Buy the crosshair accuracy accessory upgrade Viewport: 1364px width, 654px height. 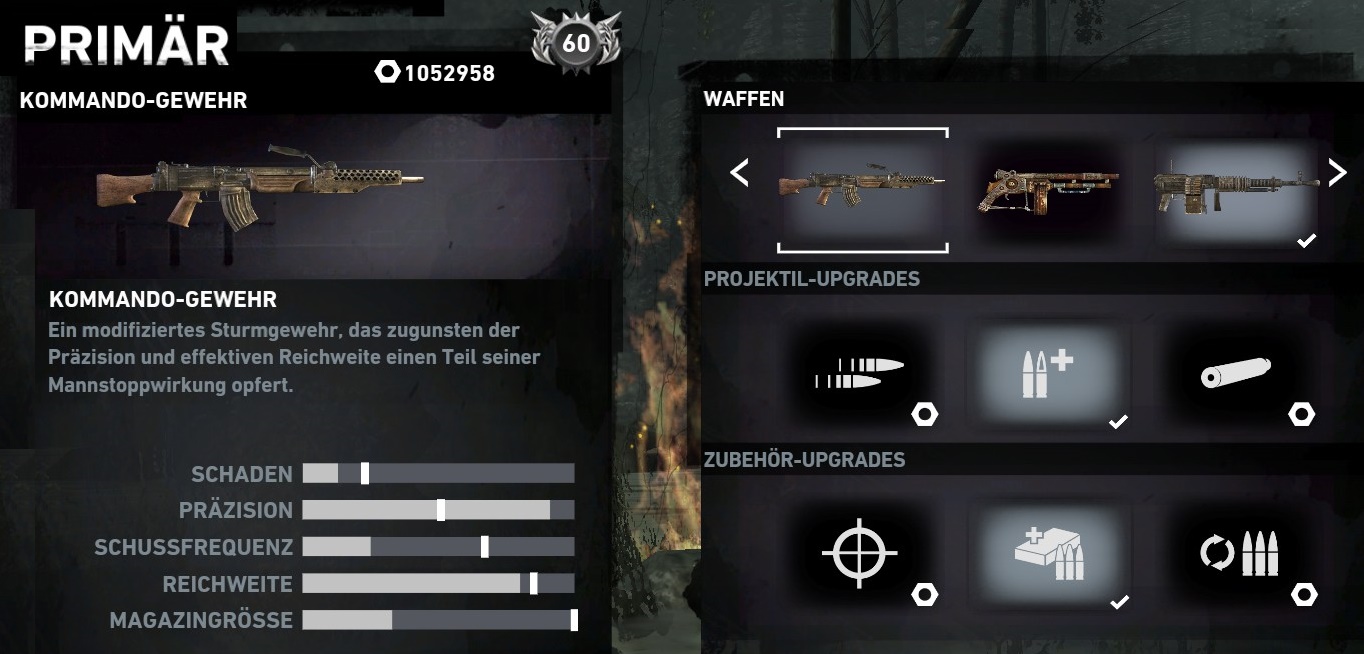[x=860, y=552]
